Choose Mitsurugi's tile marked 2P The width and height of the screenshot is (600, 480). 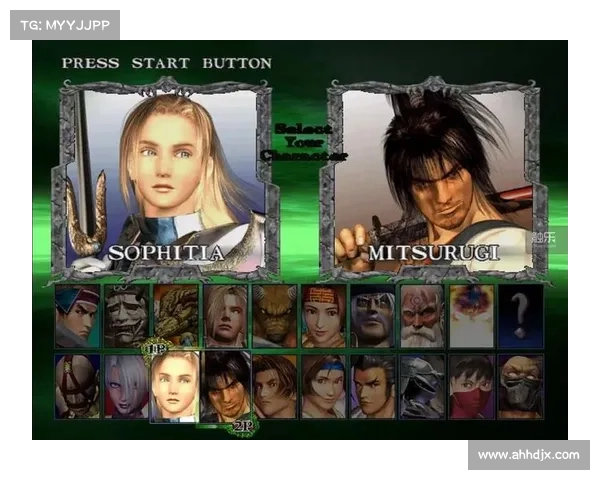pos(225,386)
